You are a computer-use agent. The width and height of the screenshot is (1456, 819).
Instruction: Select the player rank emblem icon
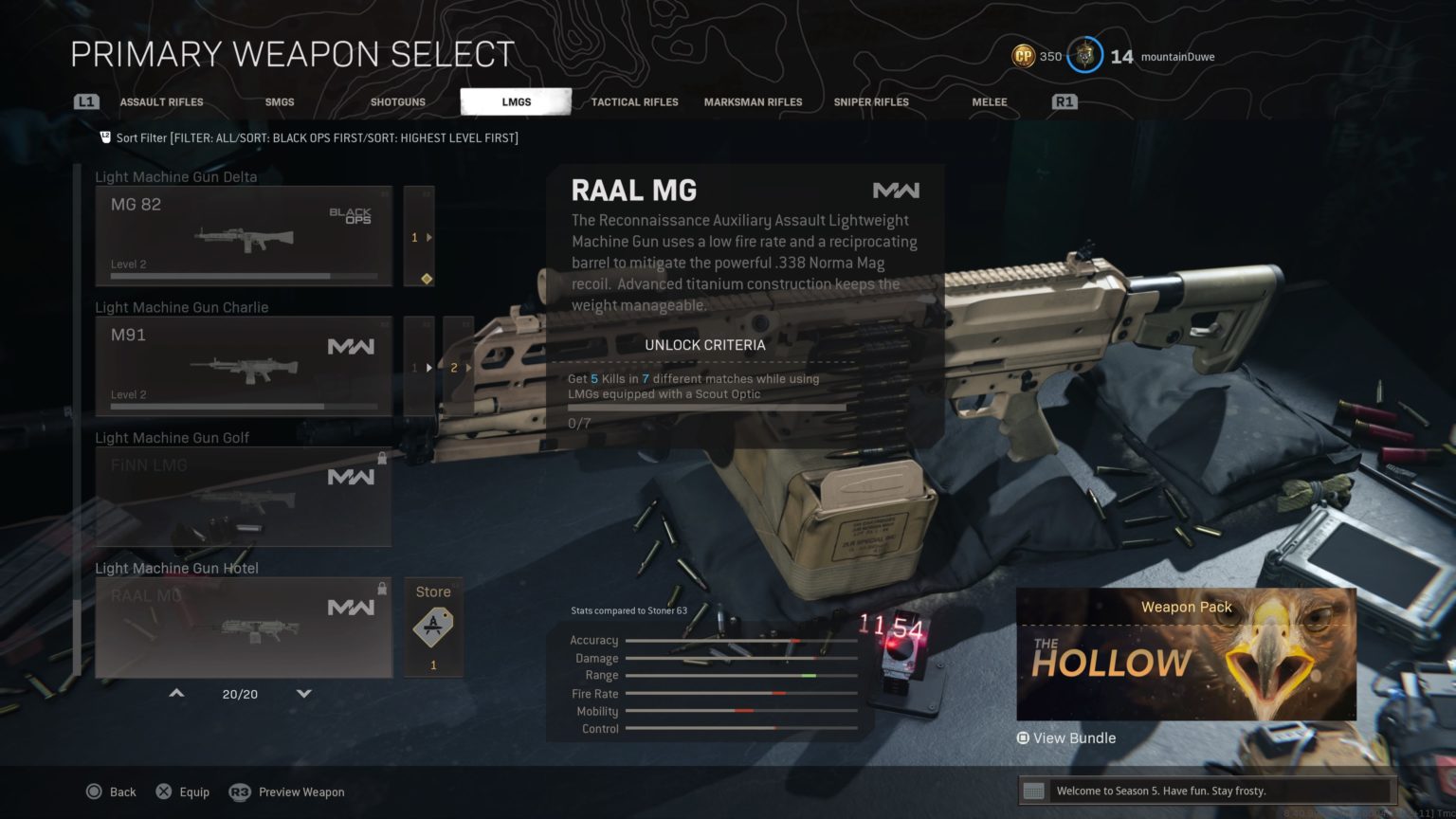pyautogui.click(x=1083, y=56)
